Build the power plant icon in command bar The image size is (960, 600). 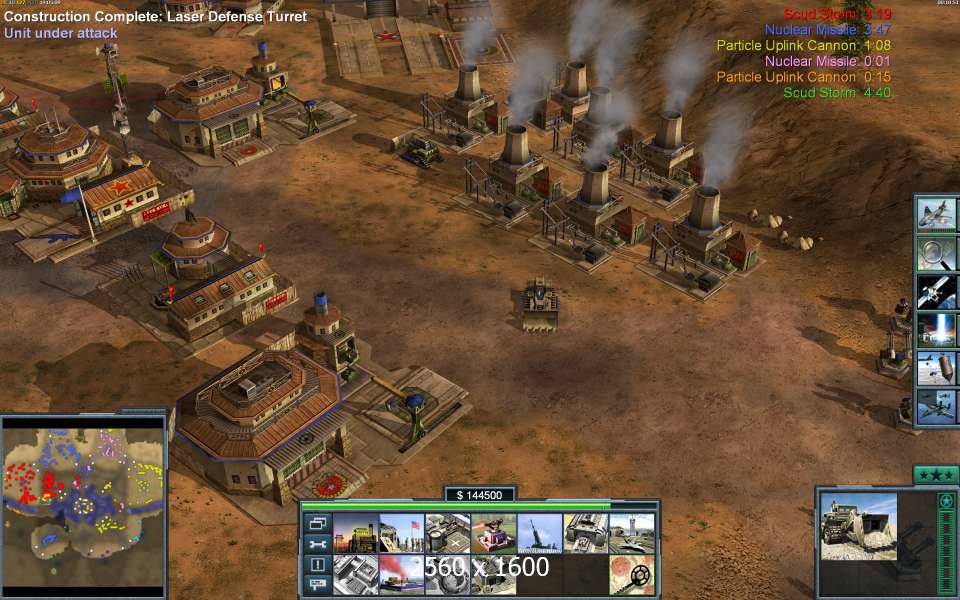tap(355, 533)
